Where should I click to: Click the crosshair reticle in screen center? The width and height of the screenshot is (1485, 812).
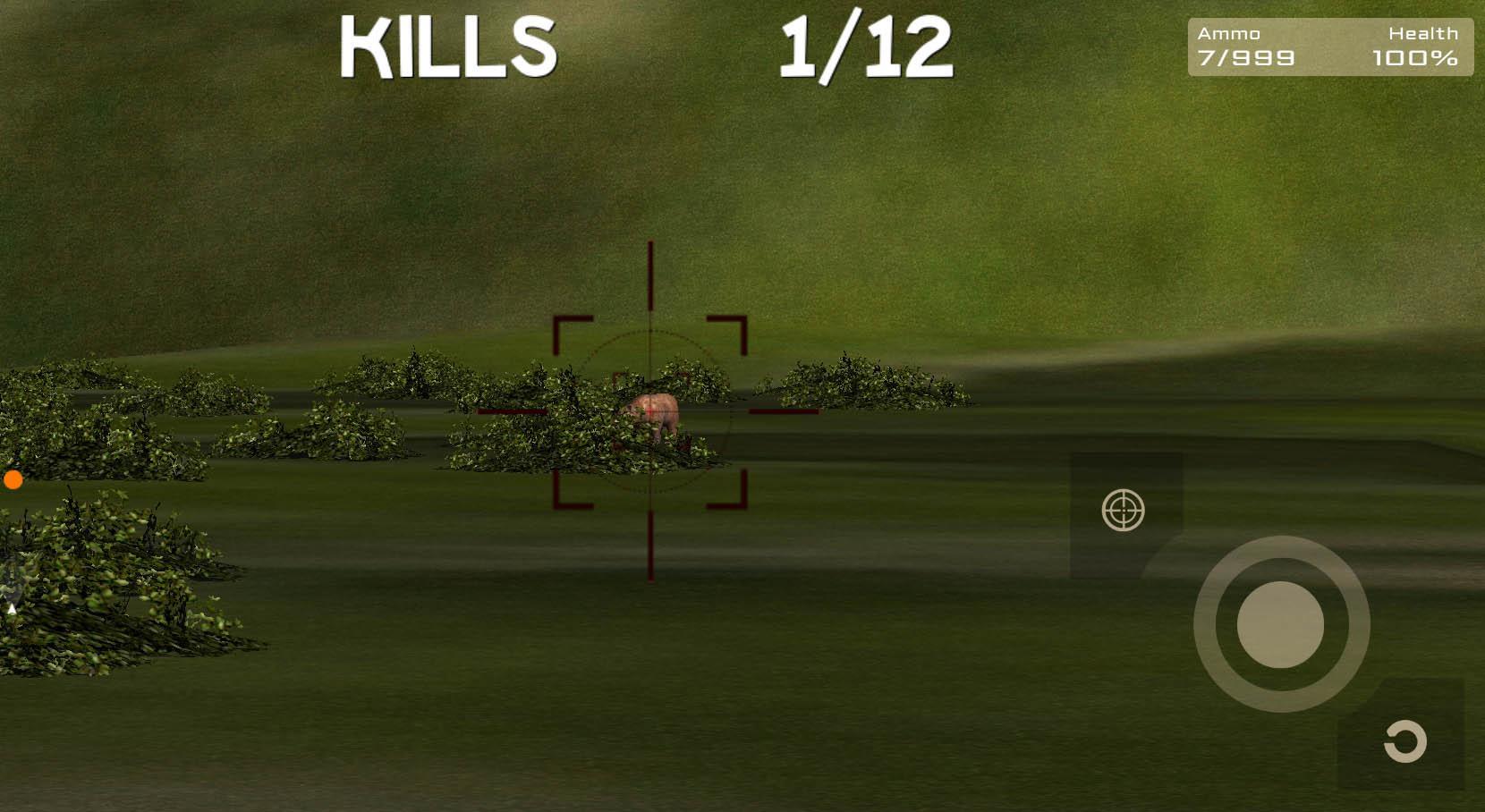point(649,413)
